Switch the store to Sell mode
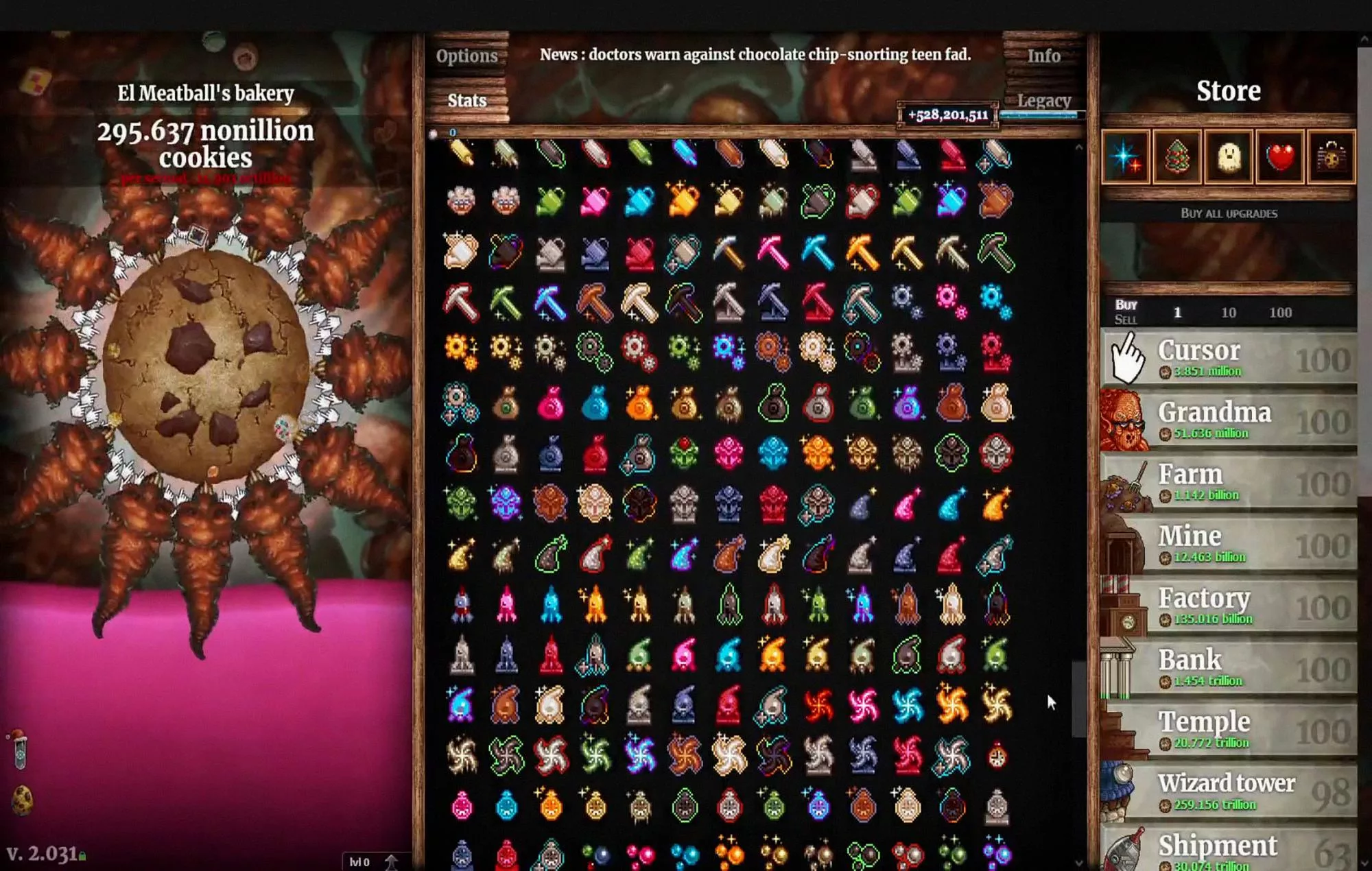Screen dimensions: 1372x871 tap(1125, 318)
